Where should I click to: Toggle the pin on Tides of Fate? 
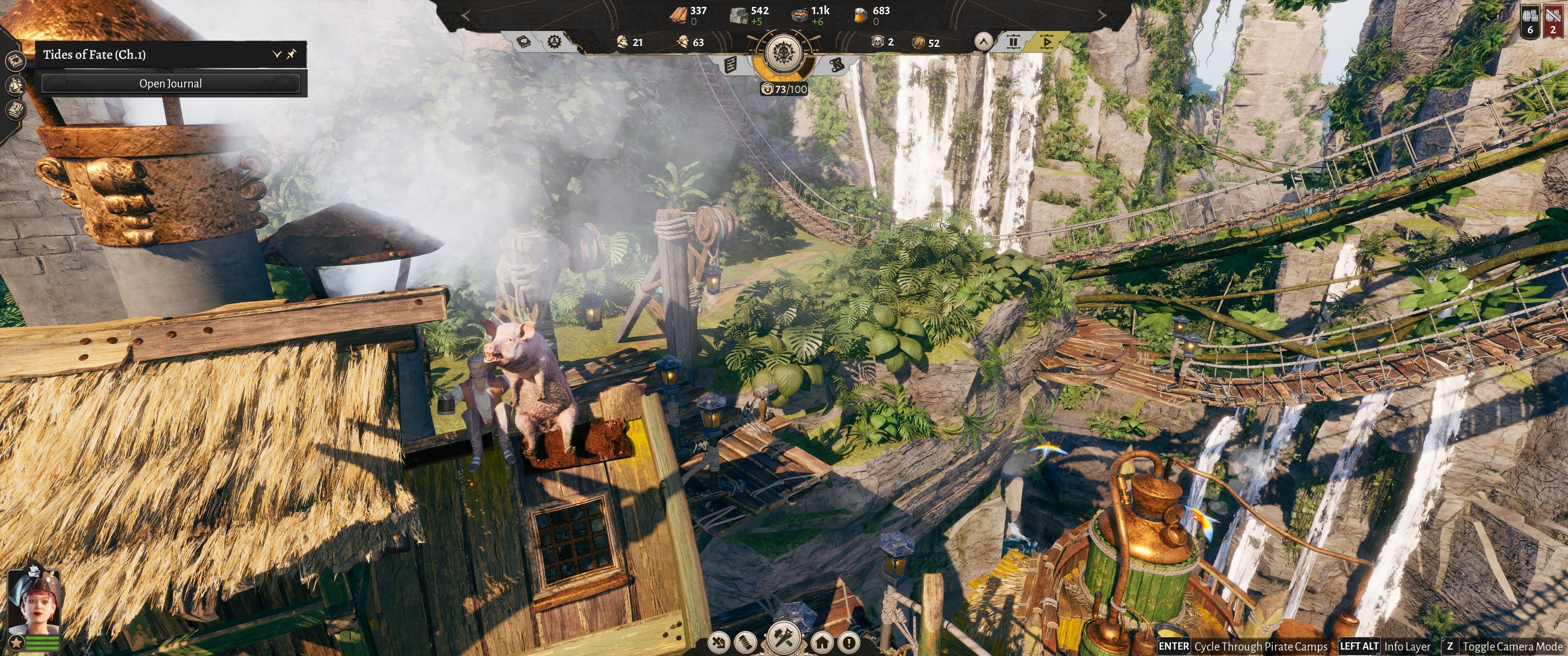[x=292, y=54]
